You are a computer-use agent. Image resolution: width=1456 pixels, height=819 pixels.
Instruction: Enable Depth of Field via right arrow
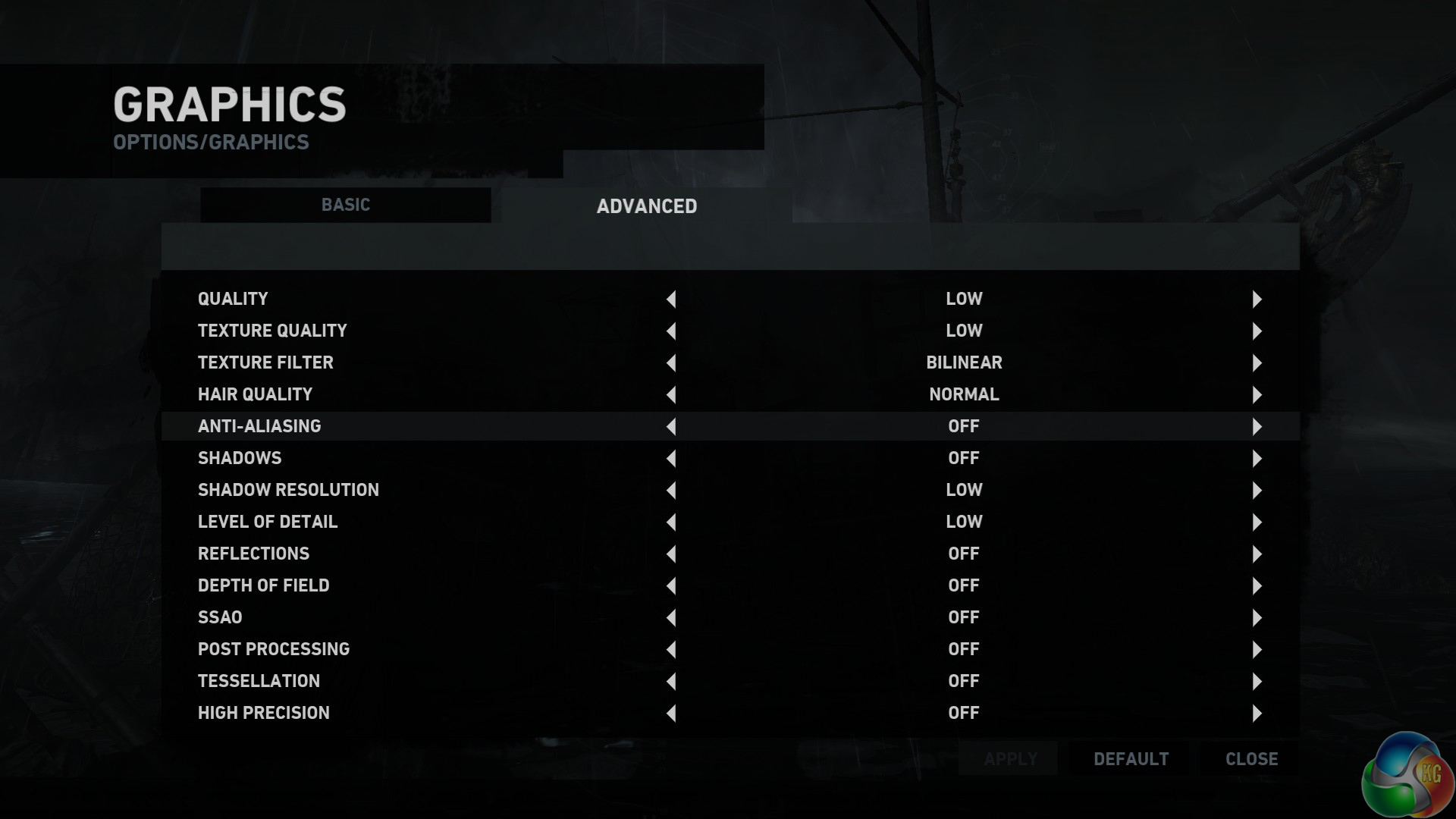[1257, 586]
